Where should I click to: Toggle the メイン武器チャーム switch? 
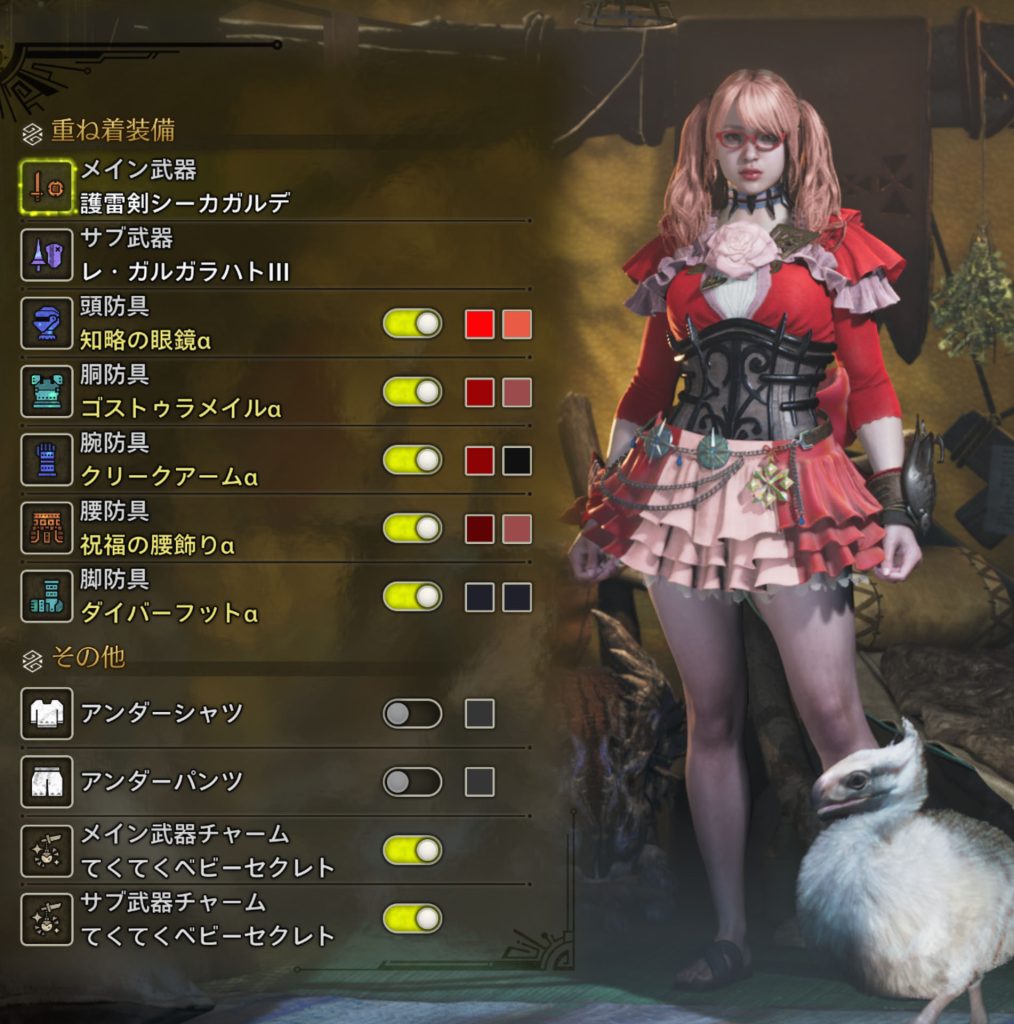click(x=412, y=850)
